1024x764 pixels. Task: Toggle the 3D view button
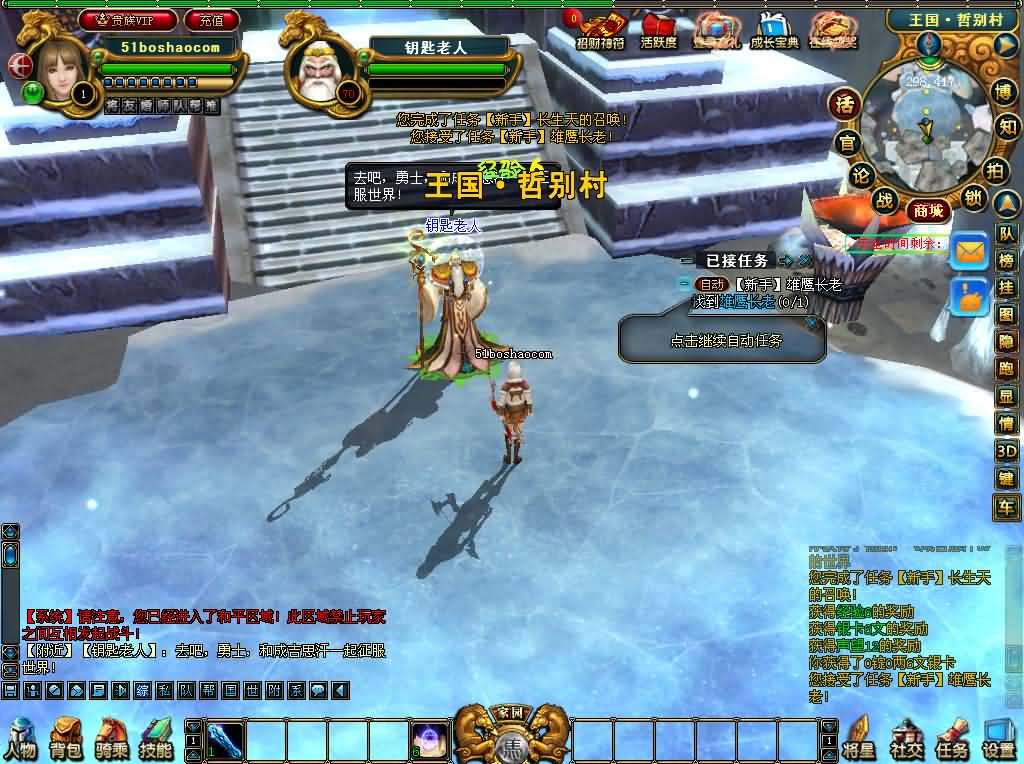pyautogui.click(x=1005, y=451)
